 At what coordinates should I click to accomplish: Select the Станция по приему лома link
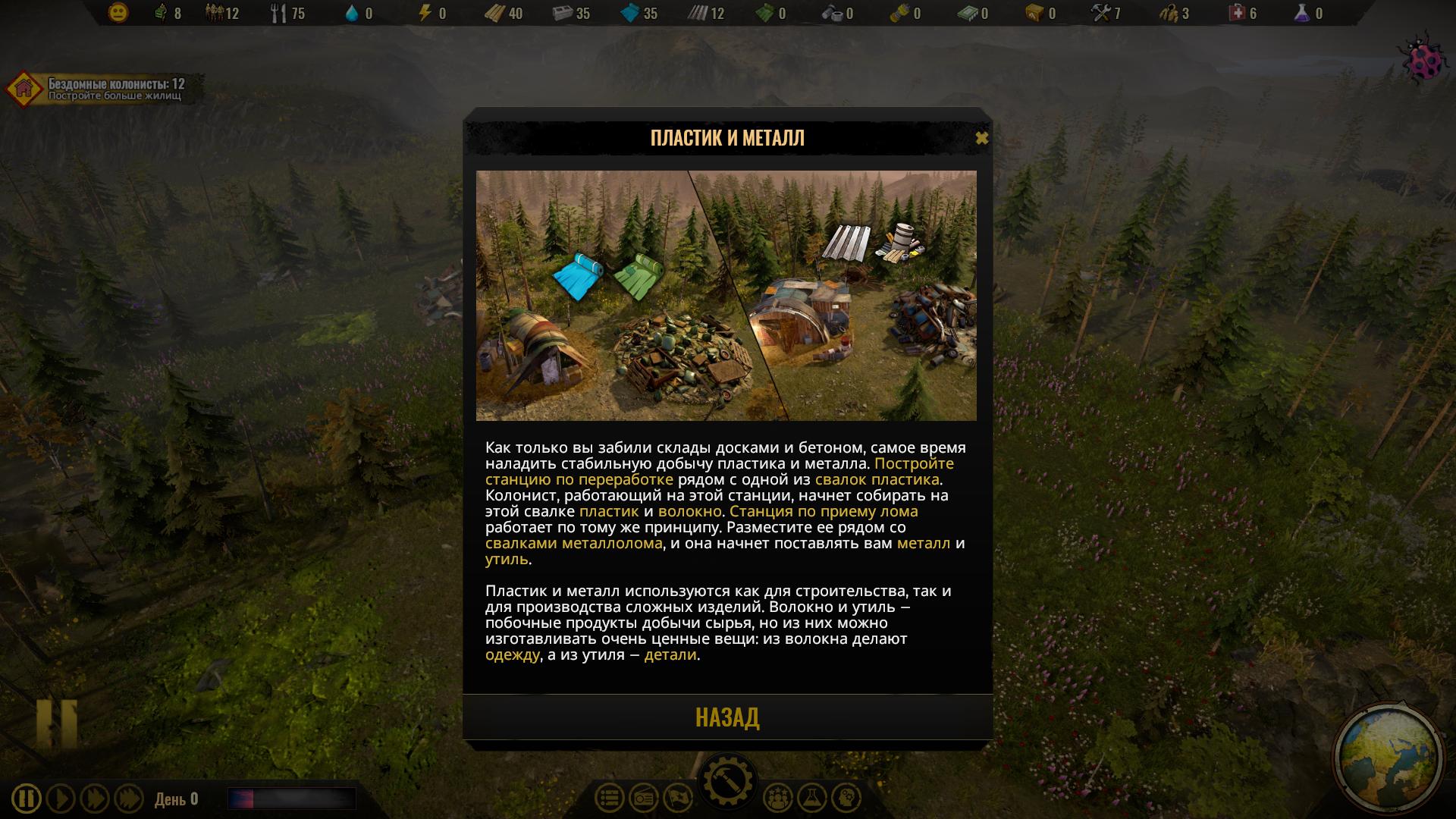point(824,511)
